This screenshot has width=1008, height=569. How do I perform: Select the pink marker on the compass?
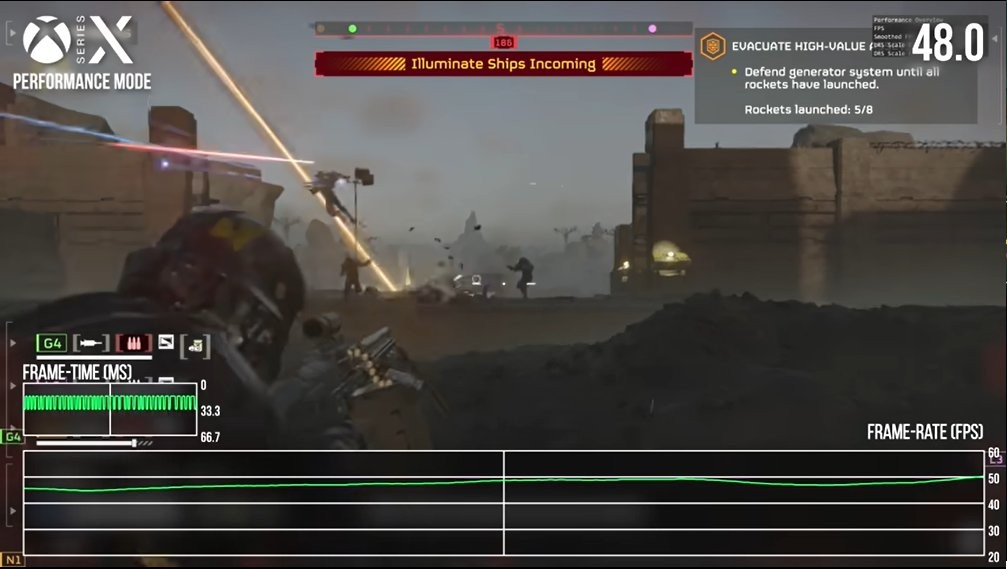pos(652,29)
